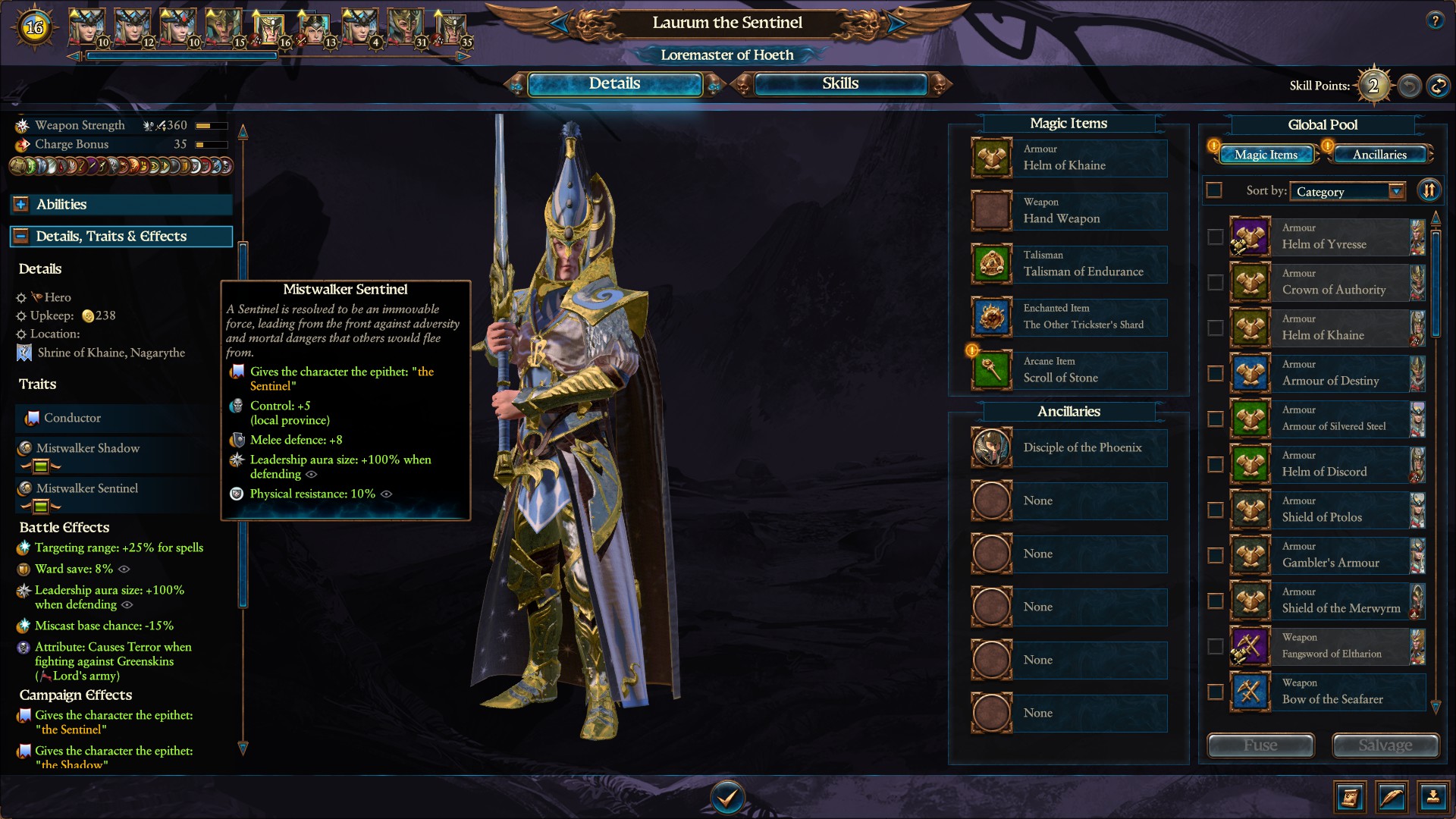This screenshot has width=1456, height=819.
Task: Select the quill icon at bottom right
Action: 1394,797
